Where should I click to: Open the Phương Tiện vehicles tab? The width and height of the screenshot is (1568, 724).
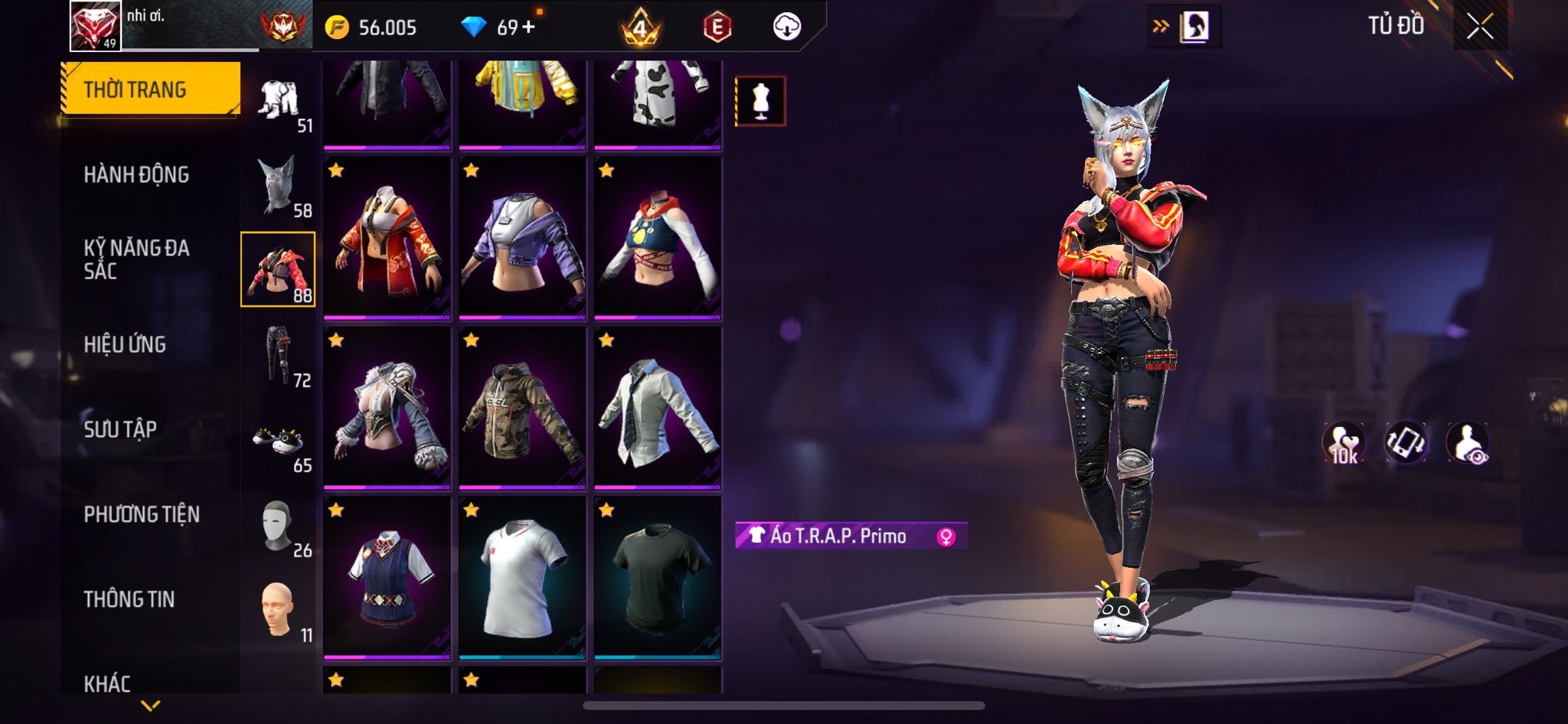(142, 514)
